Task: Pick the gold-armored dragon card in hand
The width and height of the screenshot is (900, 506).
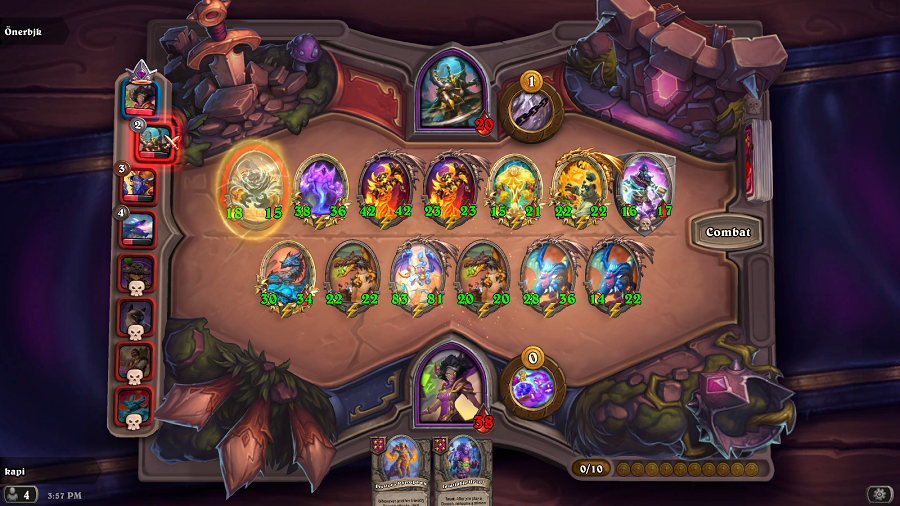Action: (400, 472)
